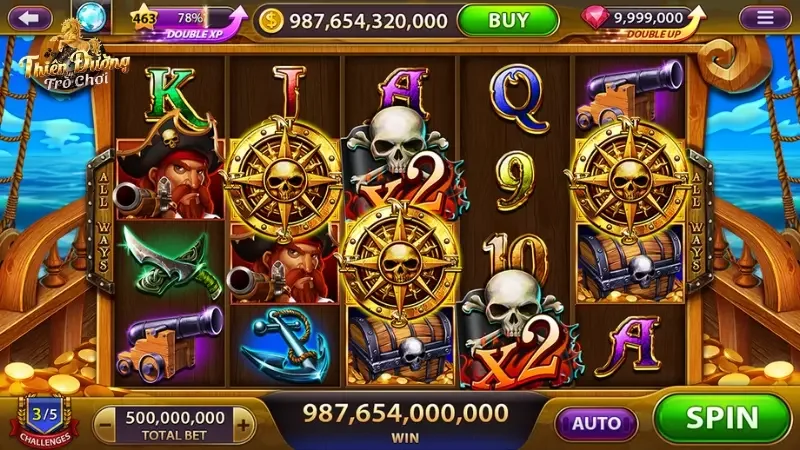Open the Double XP level bar
The width and height of the screenshot is (800, 450).
[188, 21]
